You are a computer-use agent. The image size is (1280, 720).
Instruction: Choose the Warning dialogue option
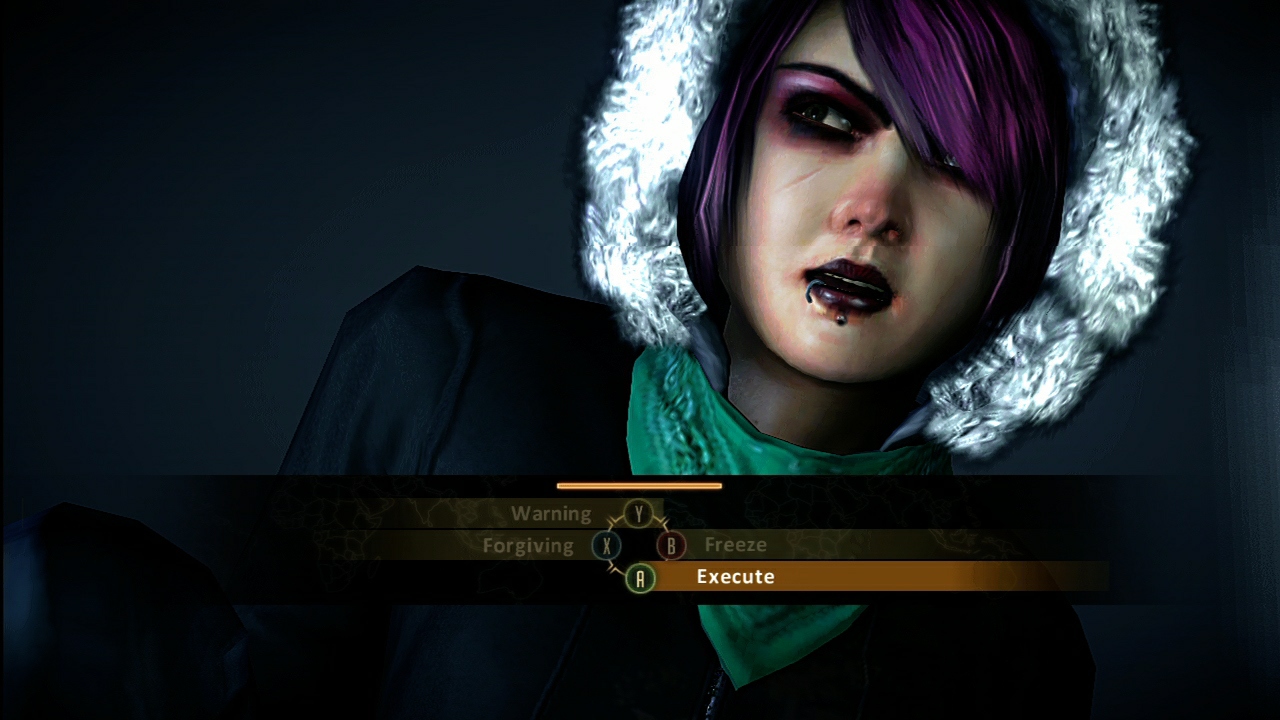(551, 513)
